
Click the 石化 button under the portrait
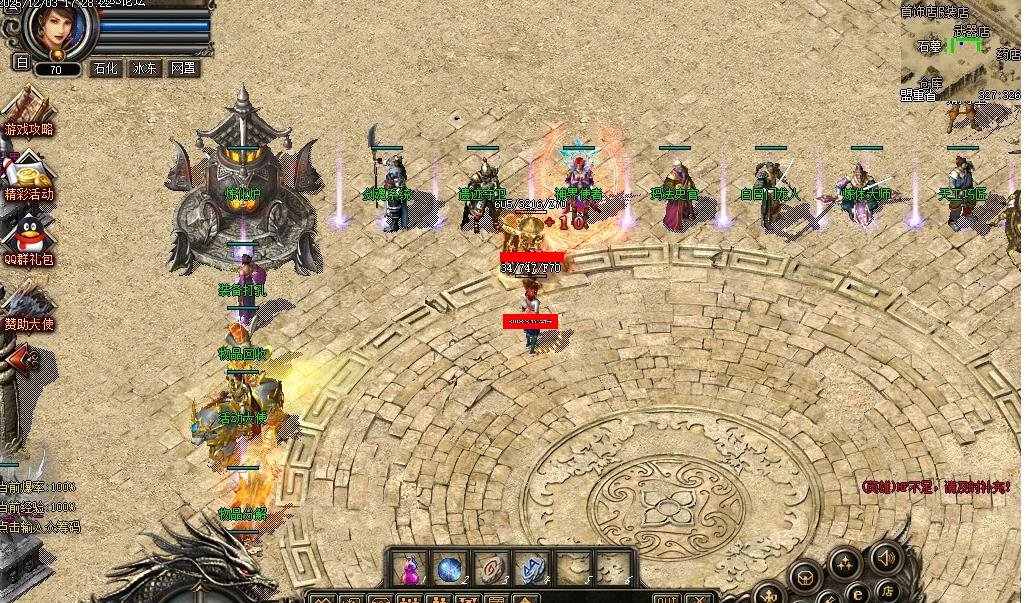pyautogui.click(x=106, y=68)
